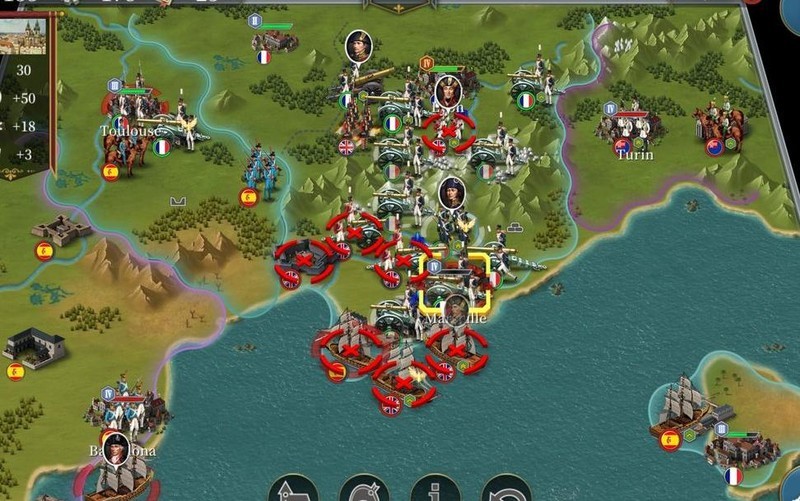Click the circular arrow button
Image resolution: width=800 pixels, height=501 pixels.
[x=506, y=491]
